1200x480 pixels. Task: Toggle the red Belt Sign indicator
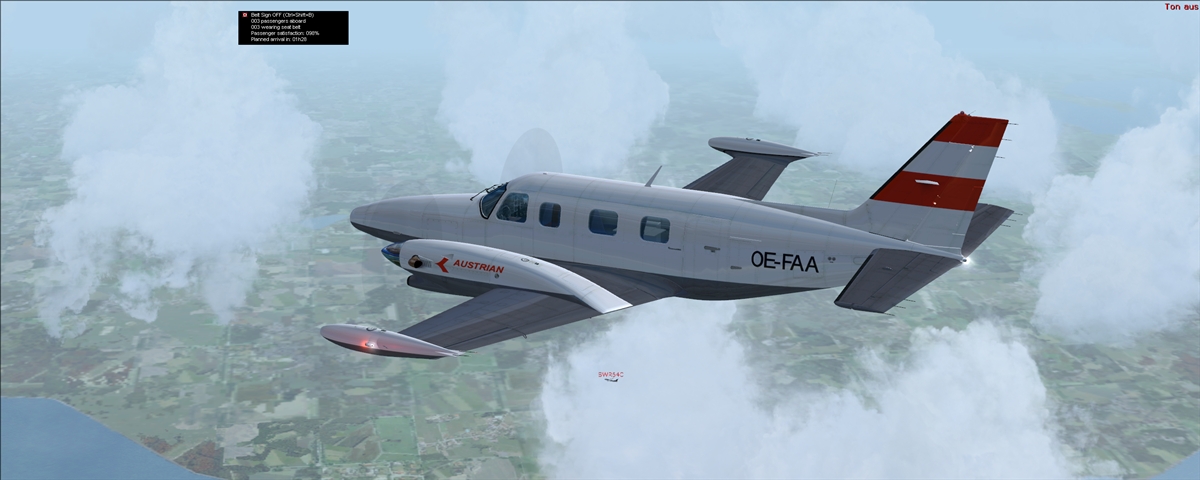(244, 15)
